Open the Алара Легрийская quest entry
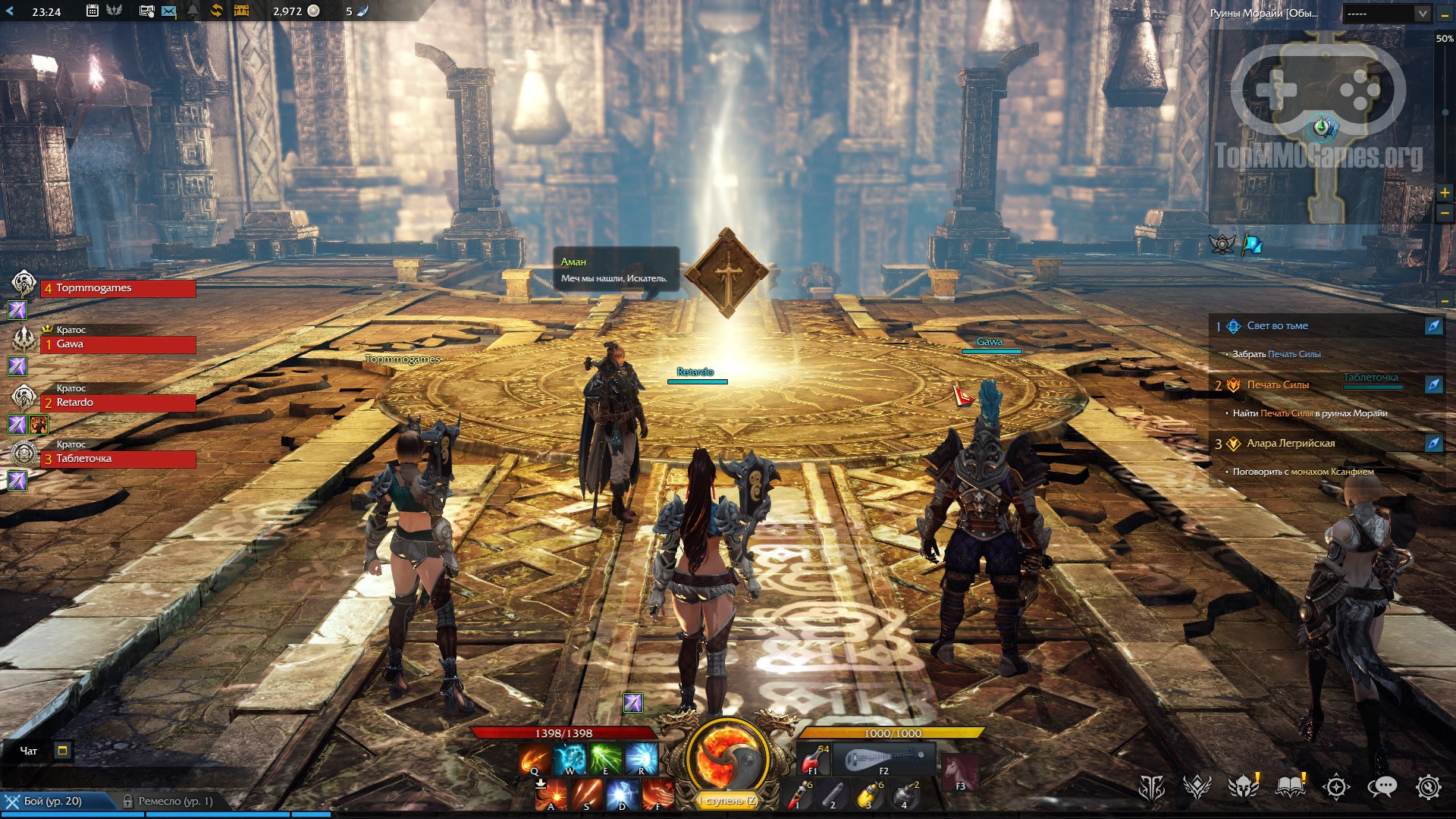 pyautogui.click(x=1291, y=444)
